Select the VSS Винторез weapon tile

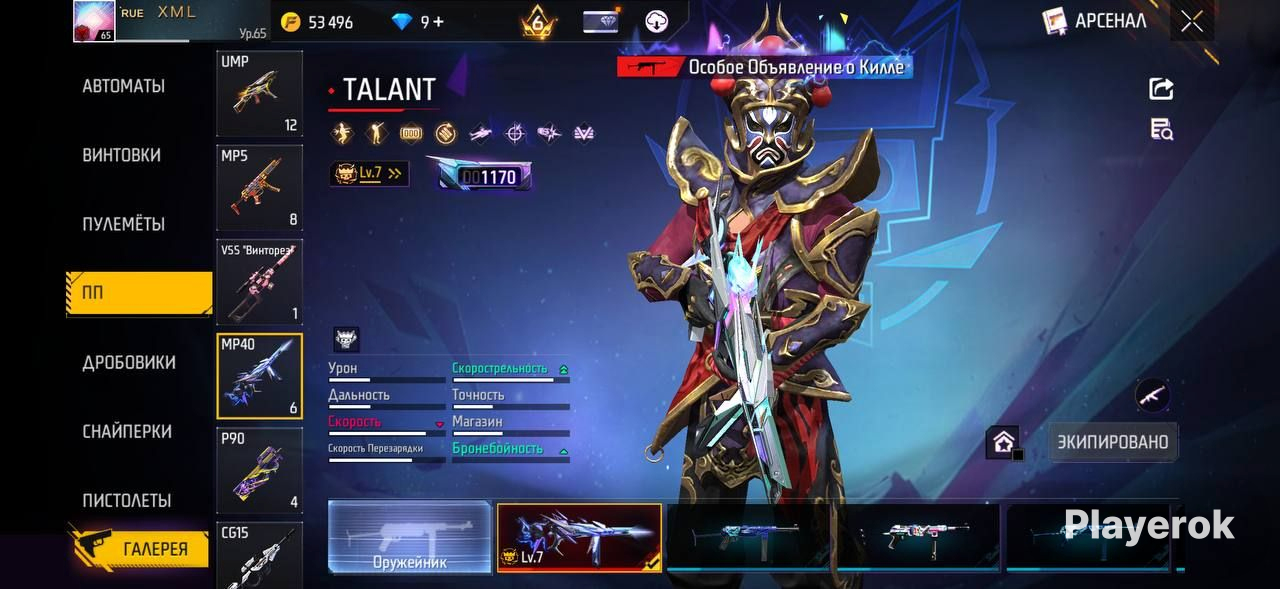click(259, 282)
